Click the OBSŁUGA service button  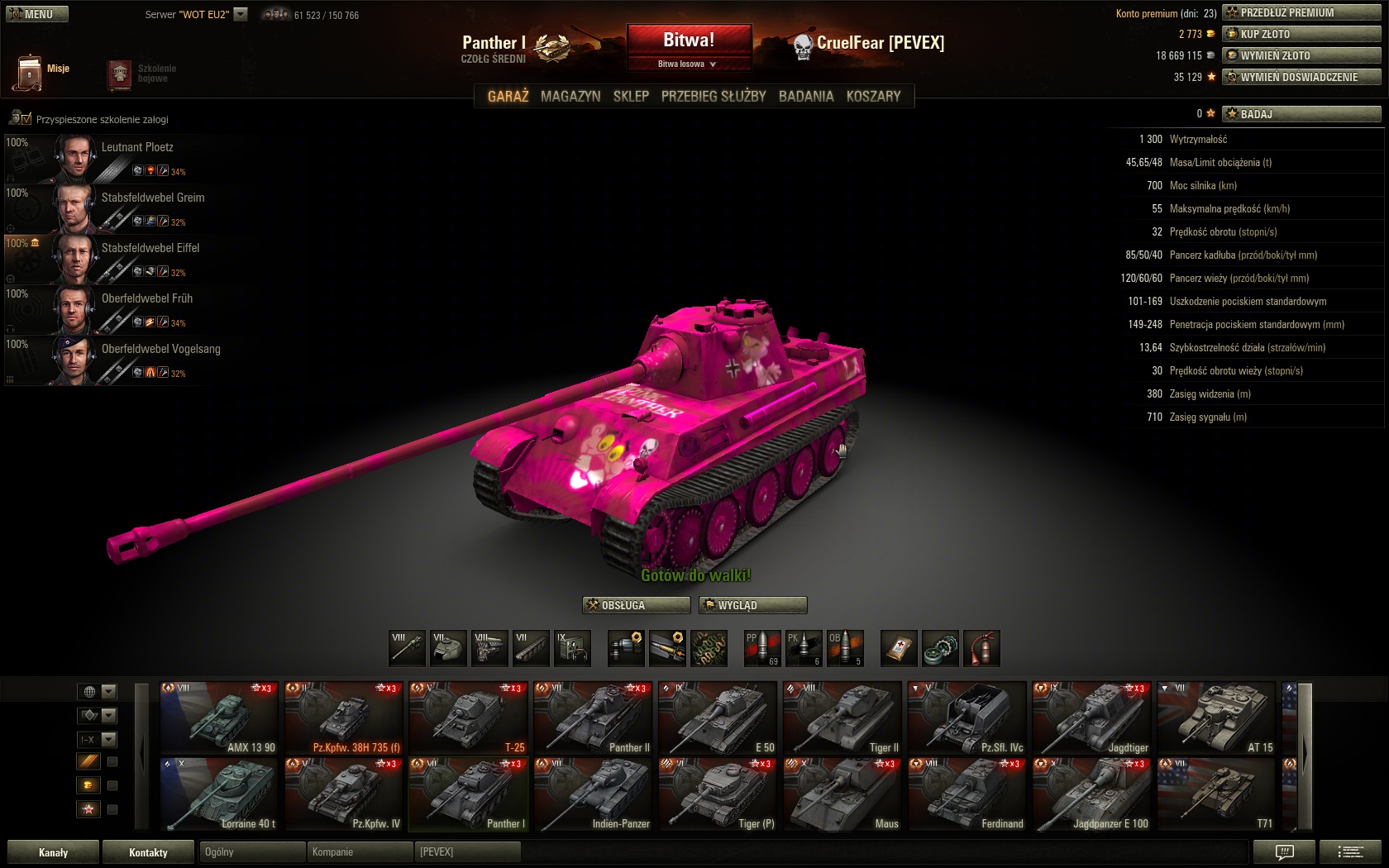(636, 605)
